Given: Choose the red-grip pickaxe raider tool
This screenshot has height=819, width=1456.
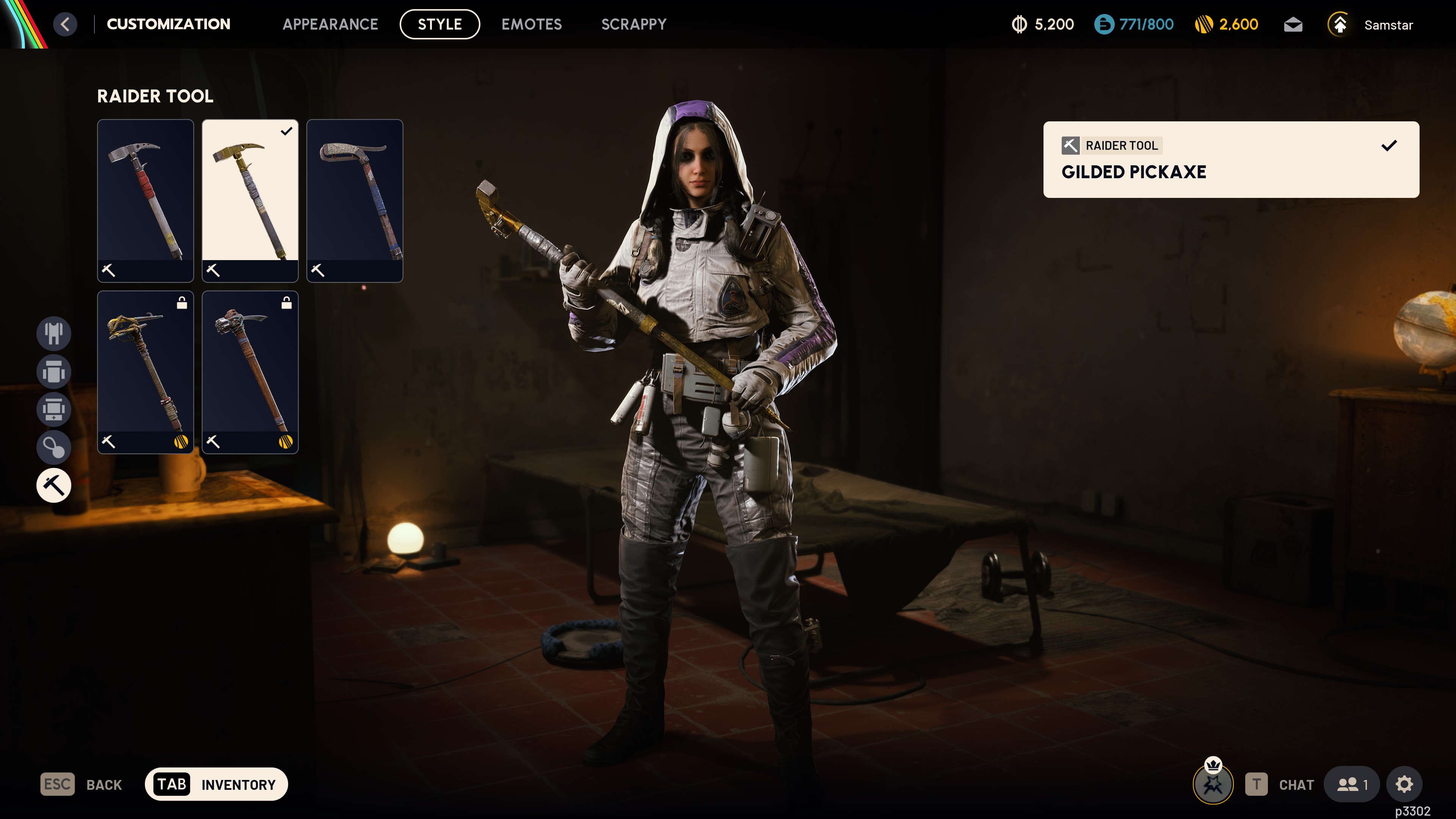Looking at the screenshot, I should click(x=145, y=200).
